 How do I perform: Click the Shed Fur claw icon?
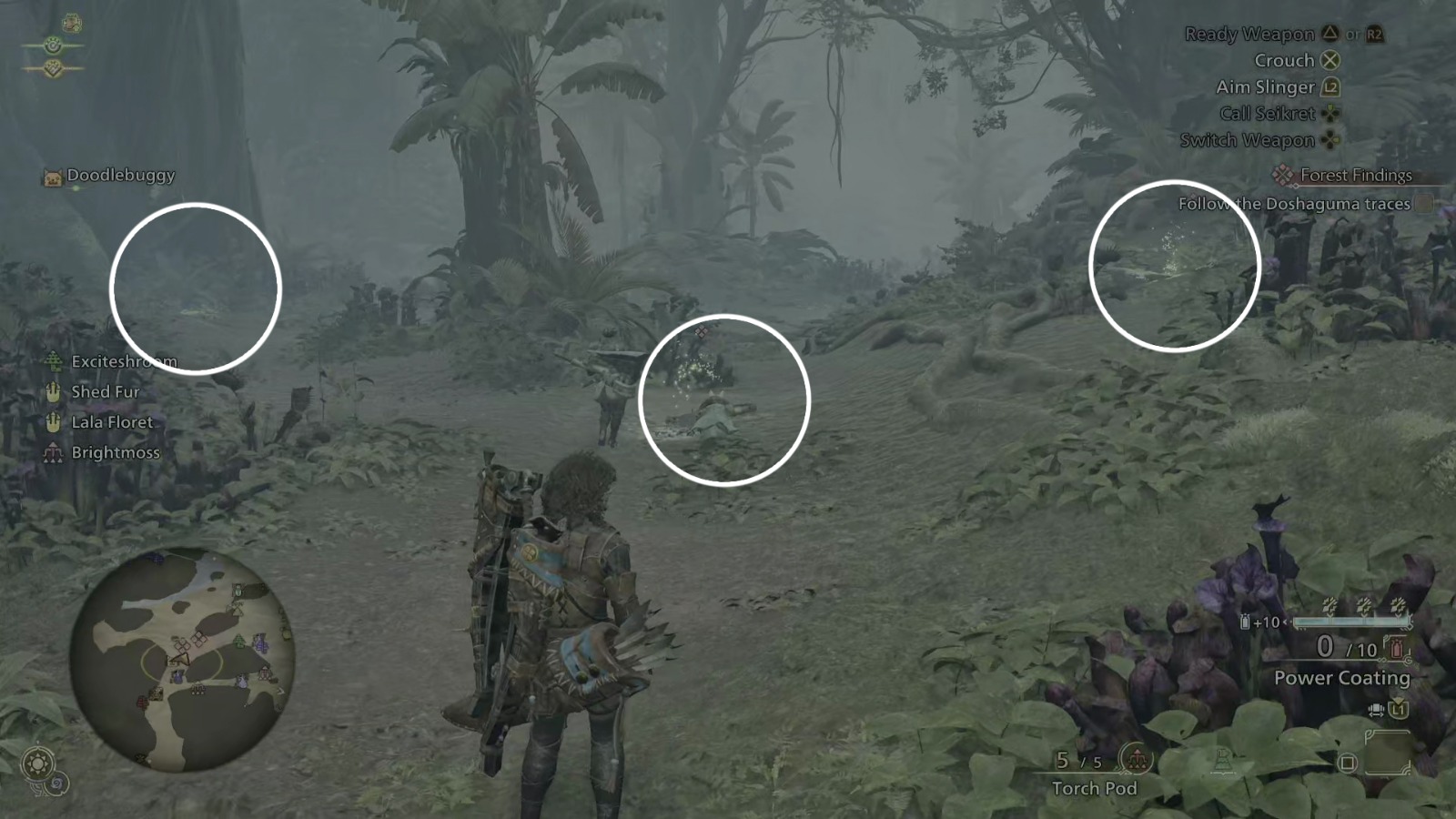[53, 391]
